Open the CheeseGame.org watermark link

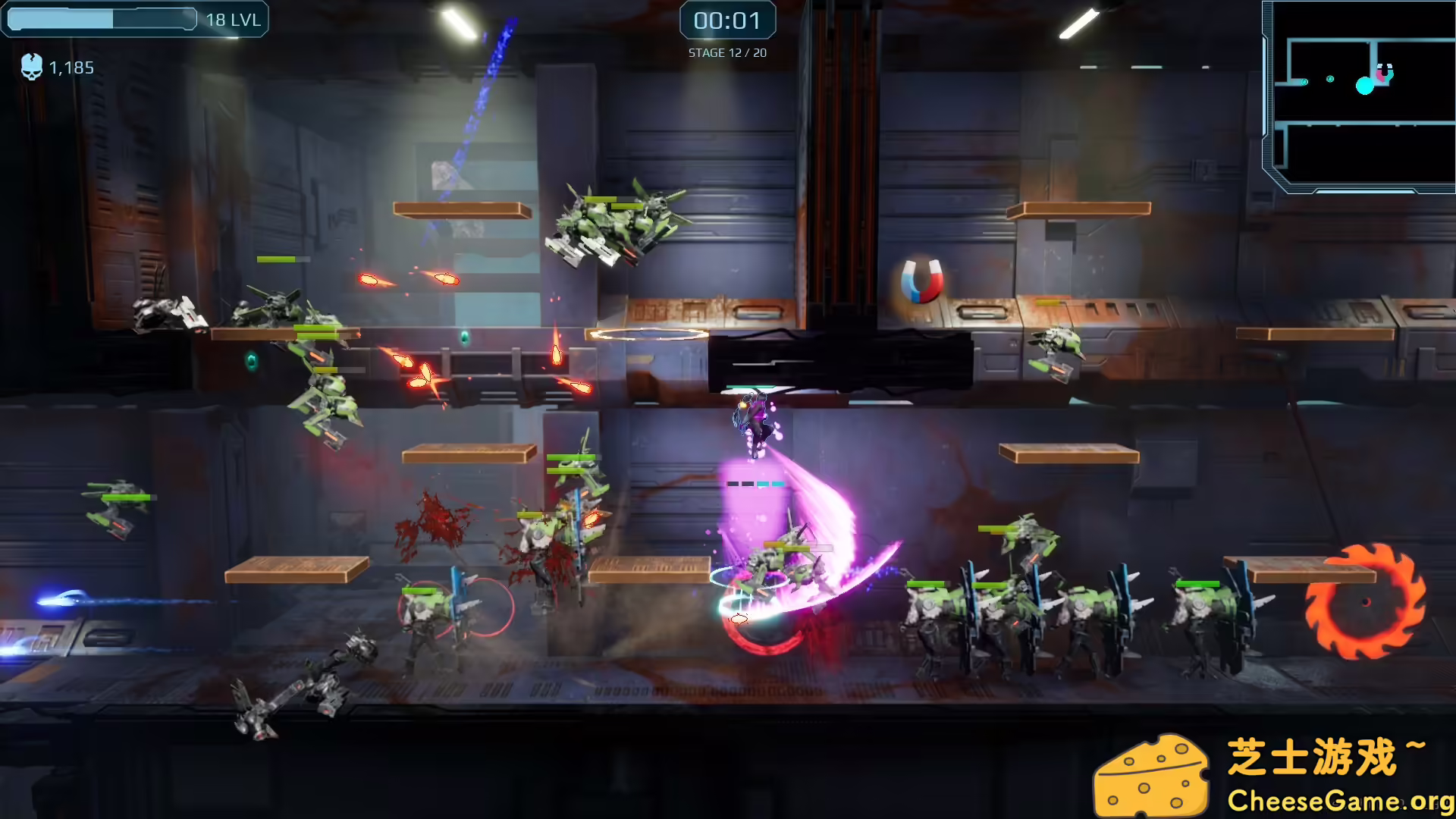coord(1339,800)
